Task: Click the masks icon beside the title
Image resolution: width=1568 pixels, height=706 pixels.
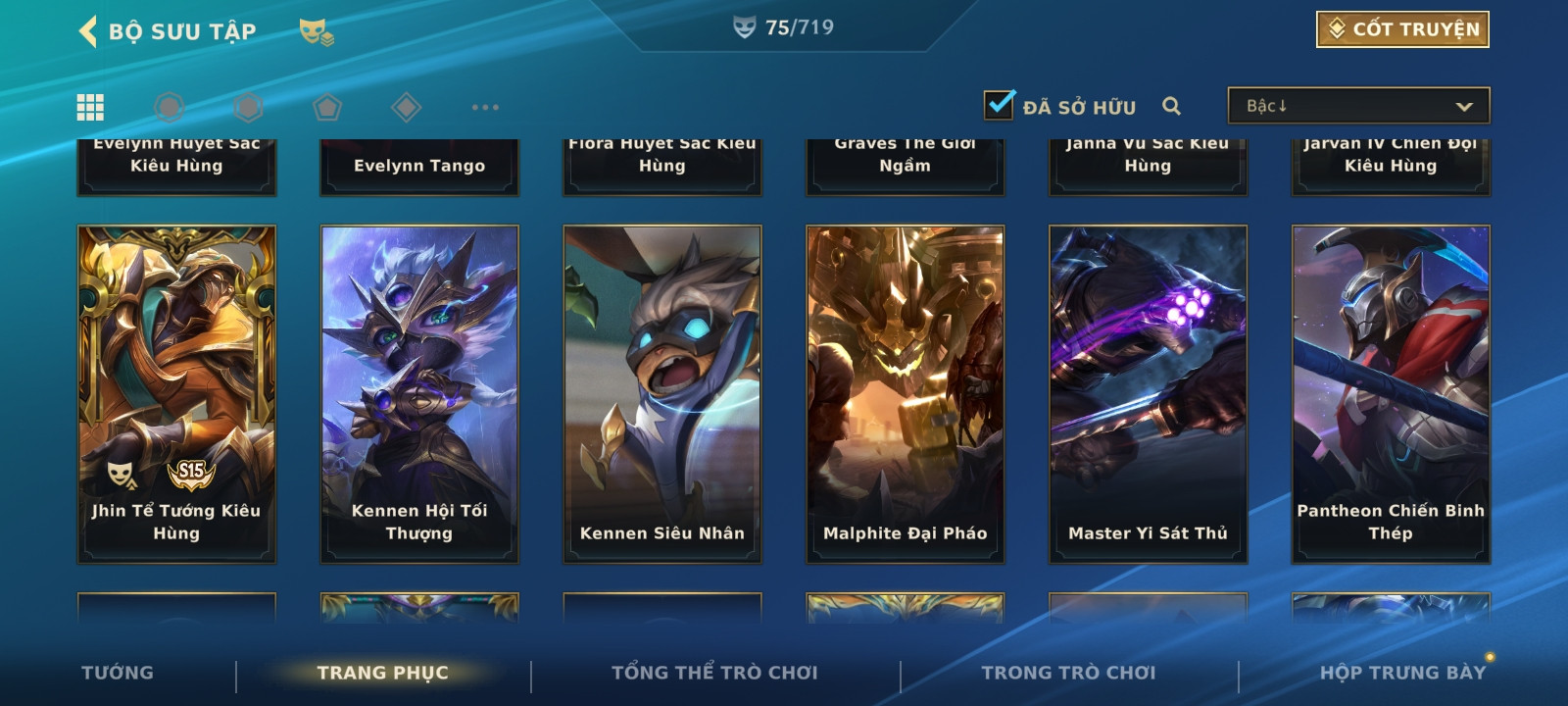Action: pos(316,33)
